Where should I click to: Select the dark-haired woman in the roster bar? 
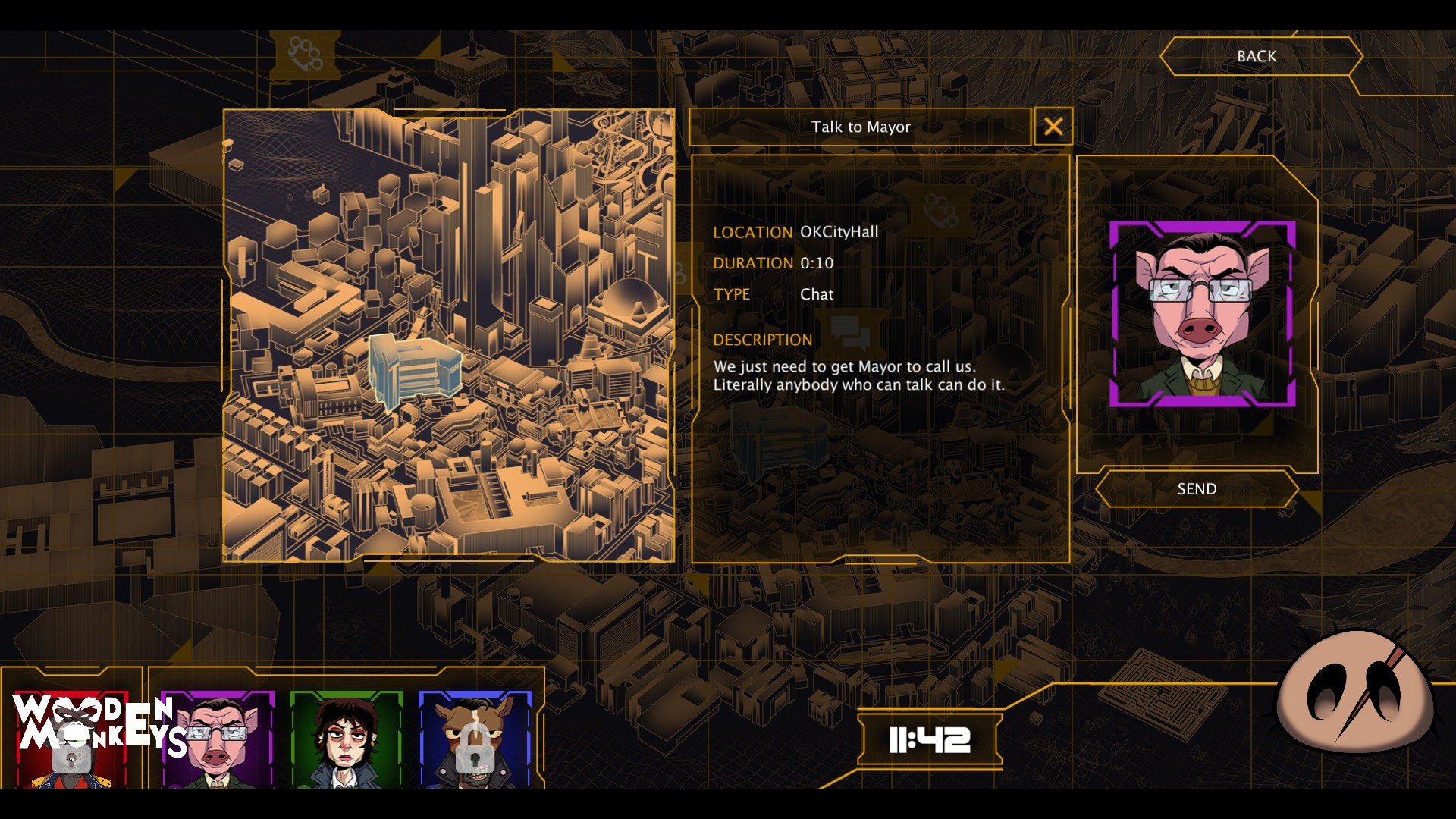(347, 739)
